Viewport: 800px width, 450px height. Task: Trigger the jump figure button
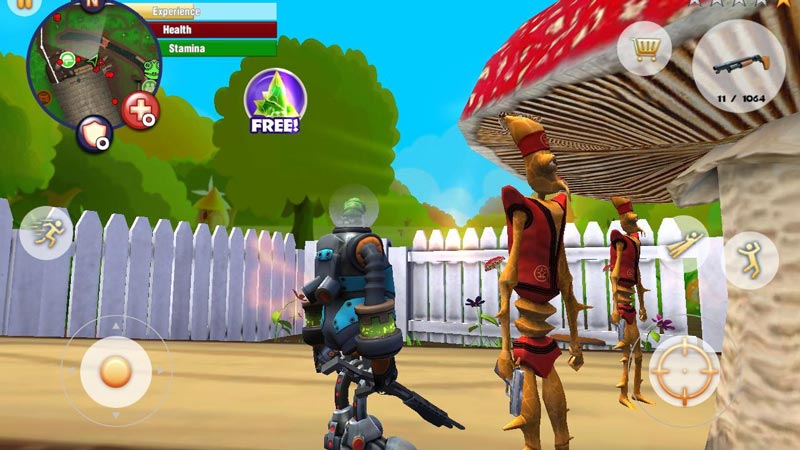pyautogui.click(x=750, y=260)
